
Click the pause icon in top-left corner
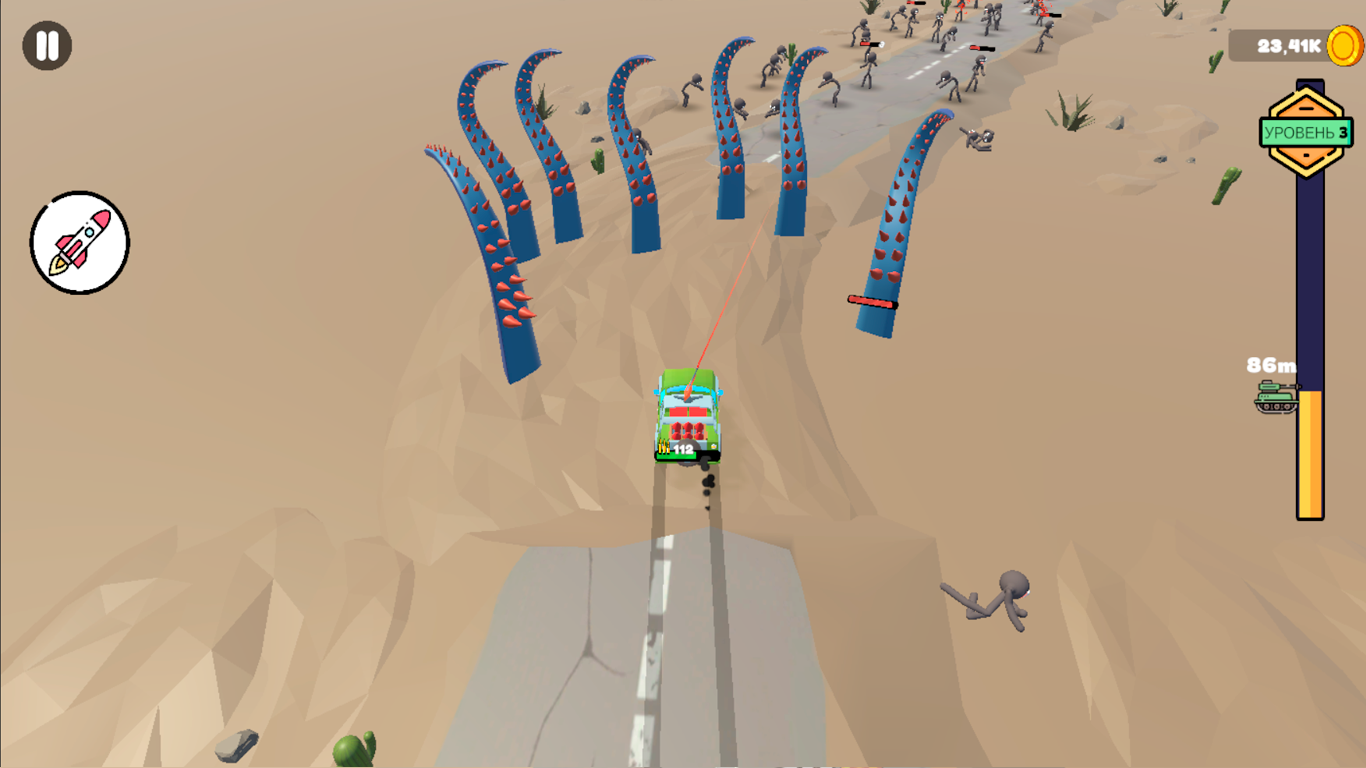pyautogui.click(x=46, y=44)
